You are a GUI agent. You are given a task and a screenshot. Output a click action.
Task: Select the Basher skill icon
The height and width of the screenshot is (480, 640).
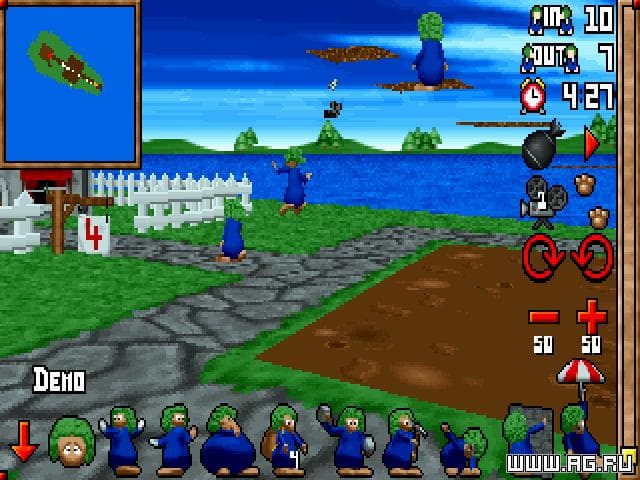[x=345, y=438]
